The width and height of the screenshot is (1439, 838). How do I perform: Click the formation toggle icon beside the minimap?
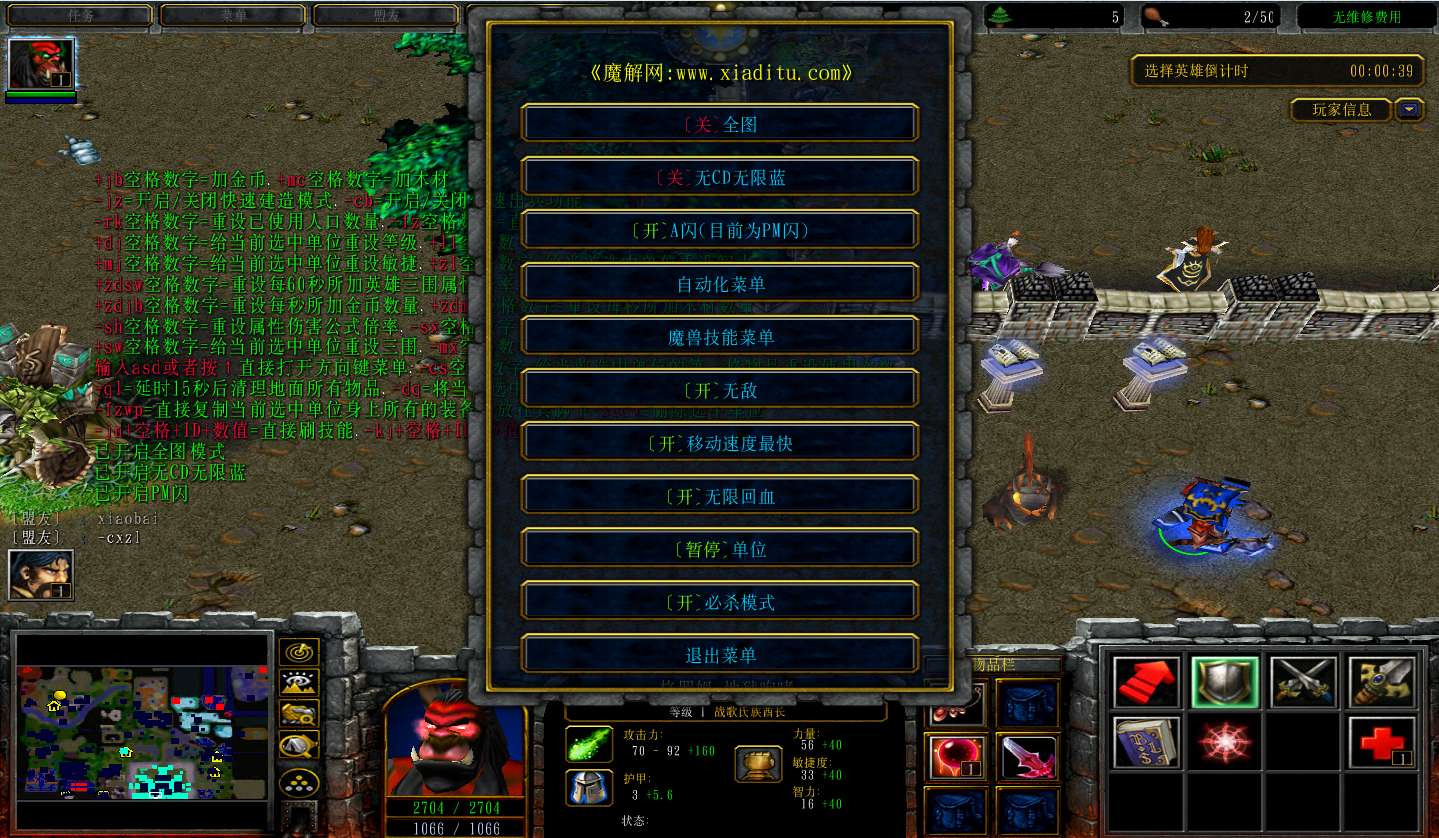tap(300, 781)
